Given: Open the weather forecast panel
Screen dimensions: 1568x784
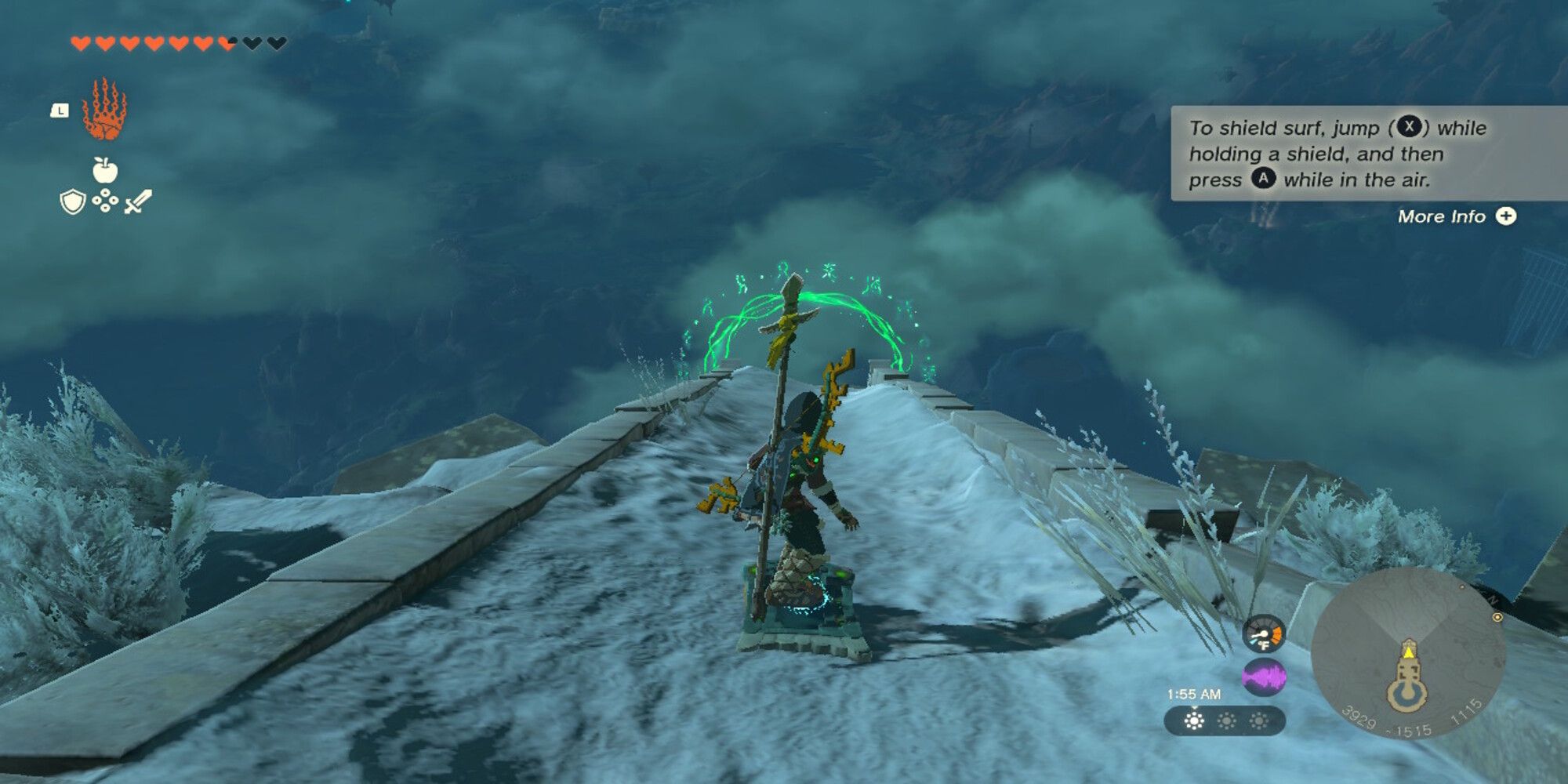Looking at the screenshot, I should point(1225,721).
